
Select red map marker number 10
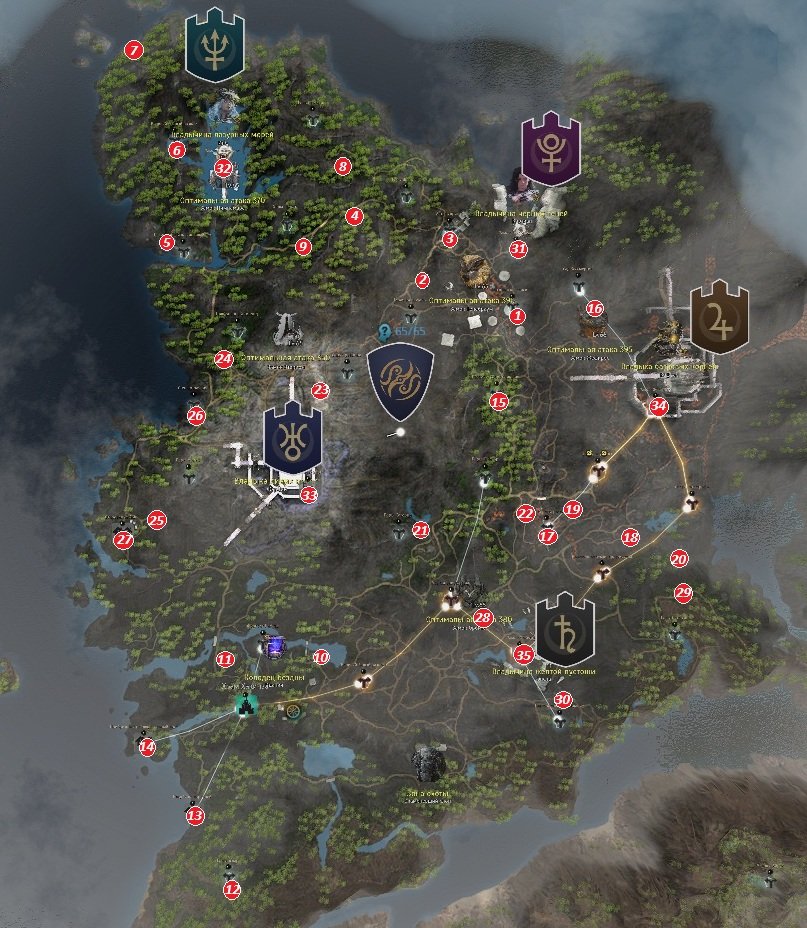pos(320,657)
